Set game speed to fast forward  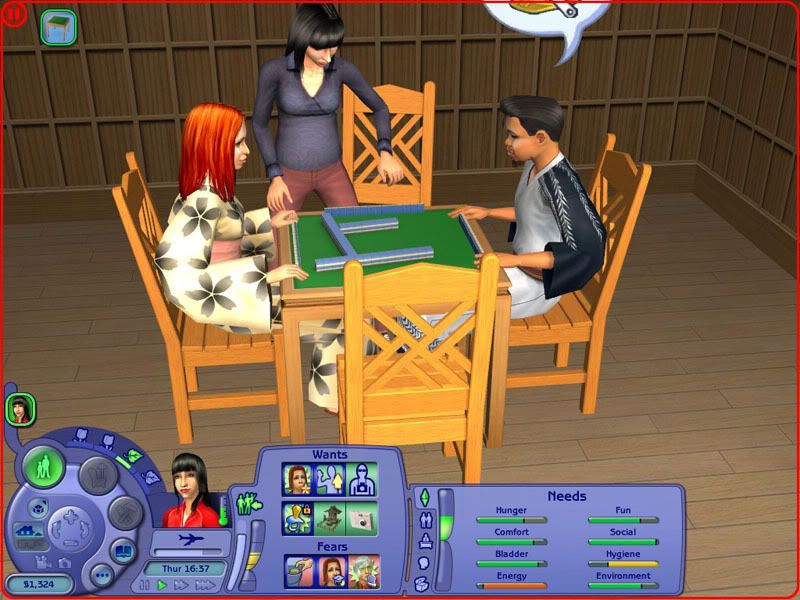[x=181, y=584]
